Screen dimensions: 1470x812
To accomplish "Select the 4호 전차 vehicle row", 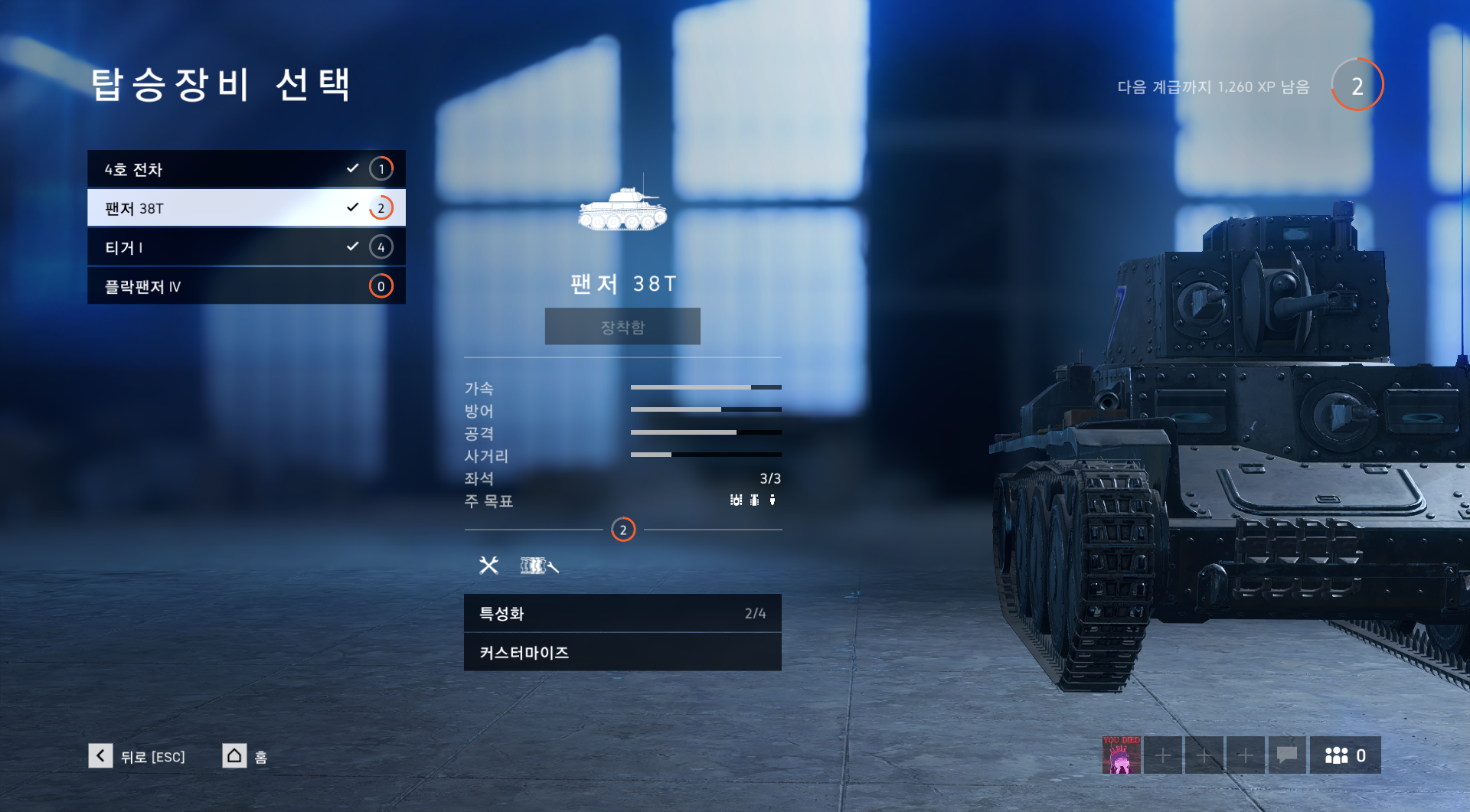I will 246,169.
